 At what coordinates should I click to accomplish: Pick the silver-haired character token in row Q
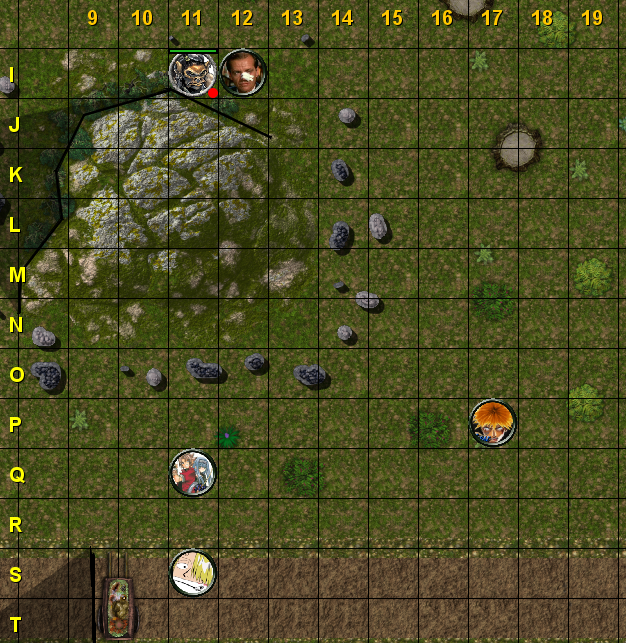pyautogui.click(x=192, y=473)
